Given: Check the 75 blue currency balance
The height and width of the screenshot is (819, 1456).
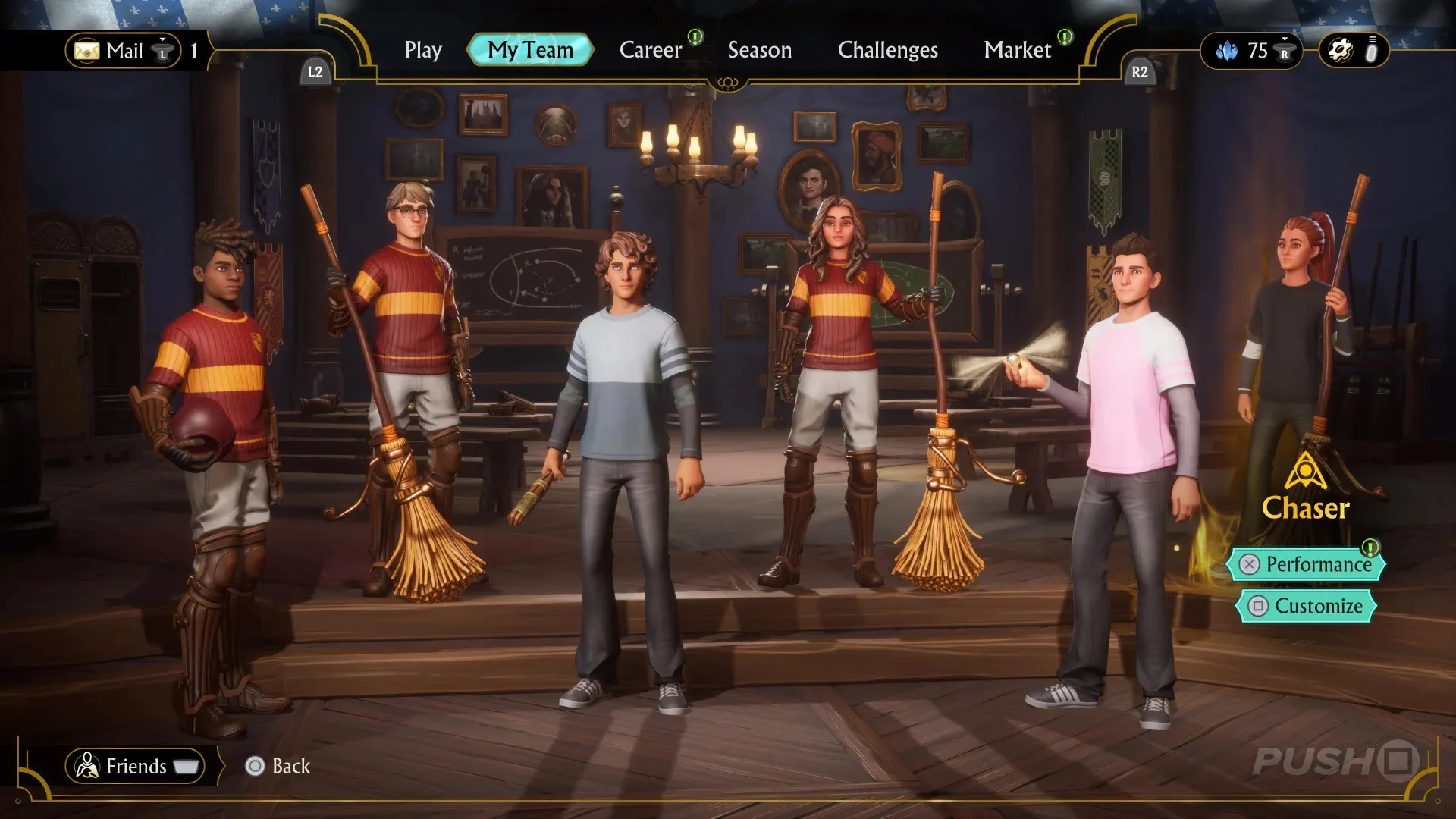Looking at the screenshot, I should click(1250, 51).
